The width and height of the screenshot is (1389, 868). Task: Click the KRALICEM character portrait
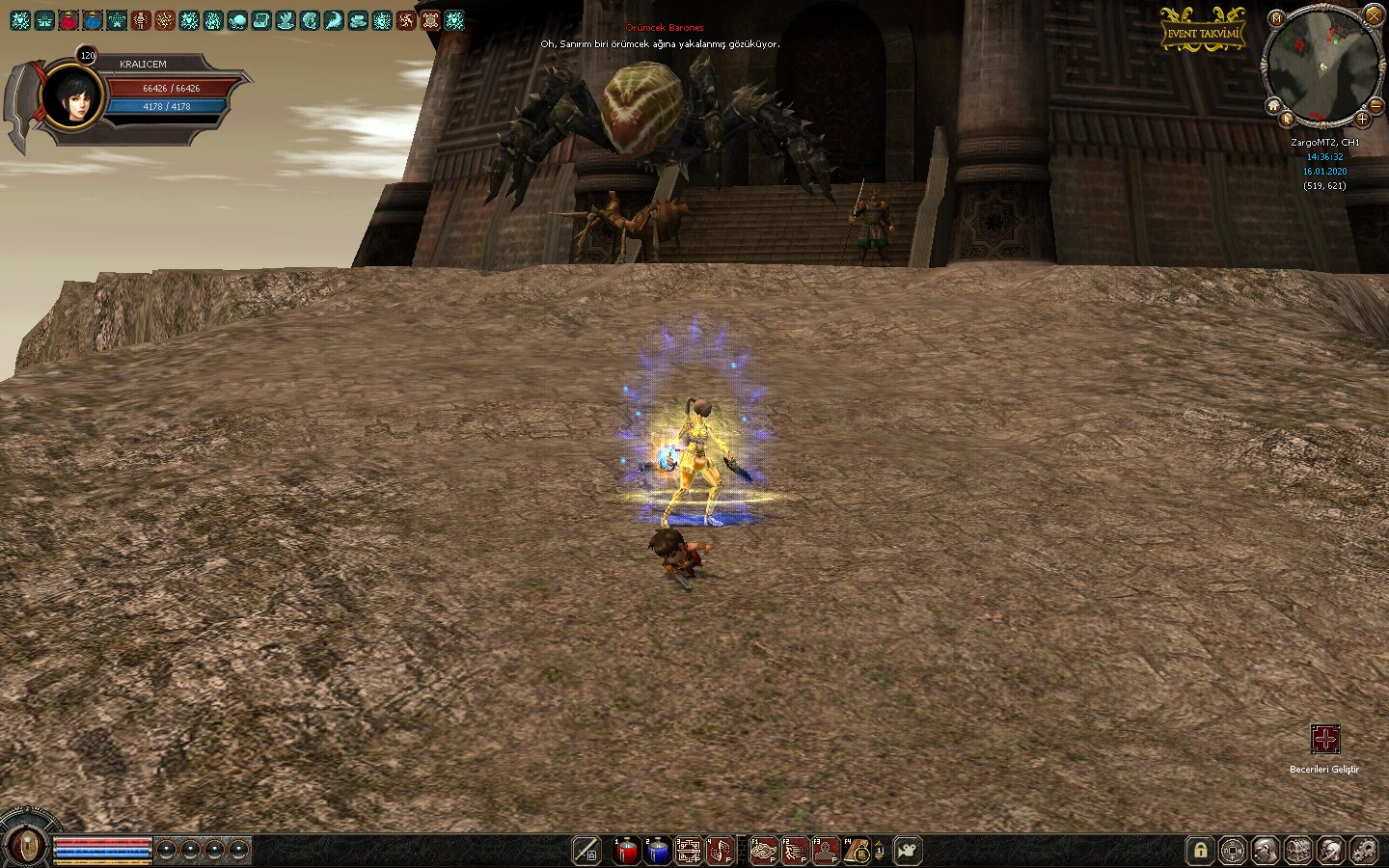coord(72,96)
